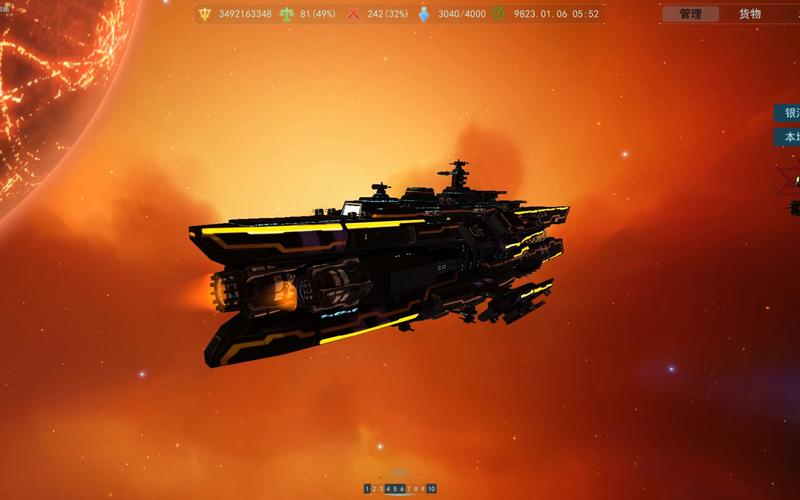Click the 银 button on the right edge
The height and width of the screenshot is (500, 800).
pos(787,114)
